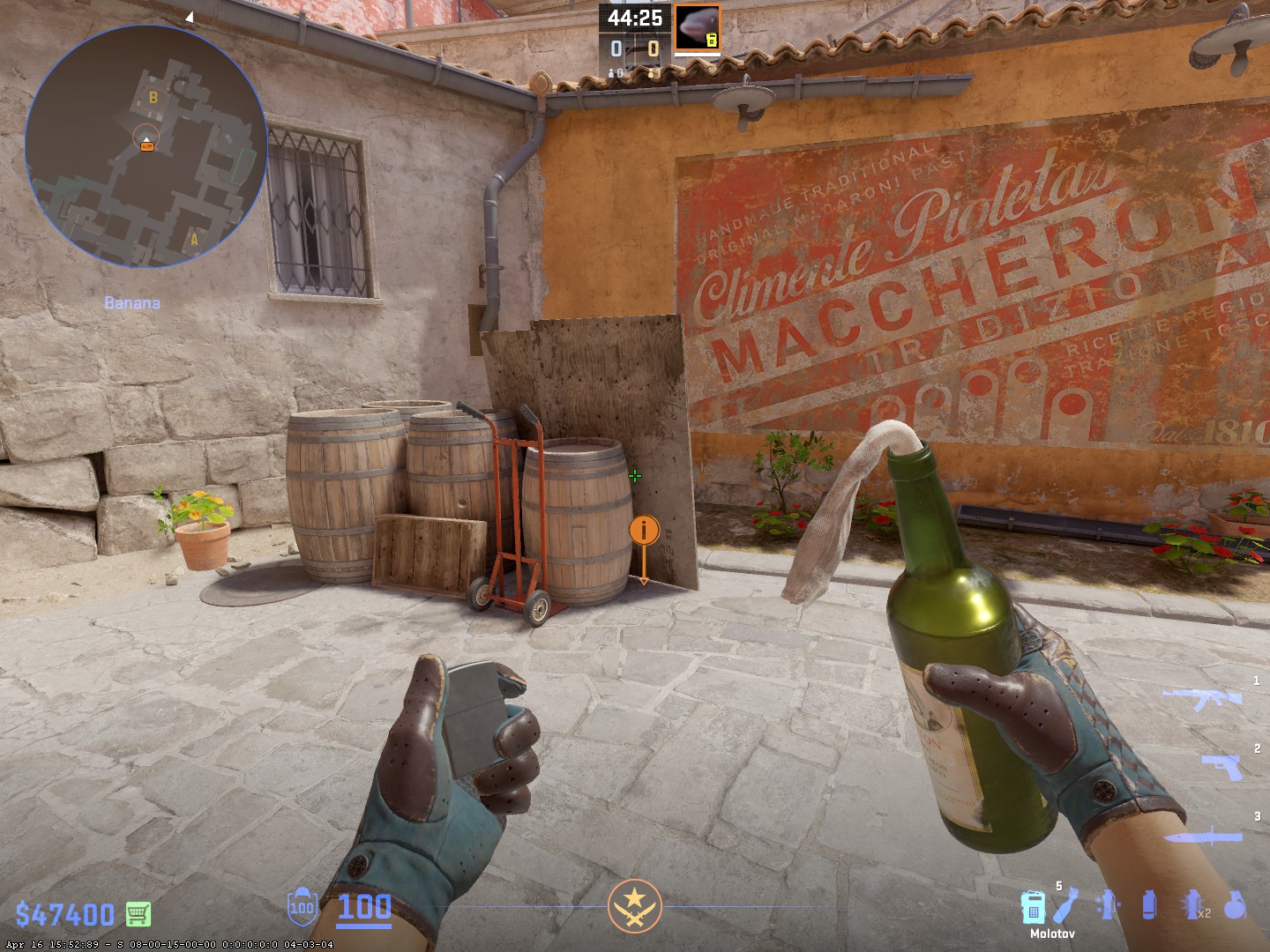Click the orange info marker
1270x952 pixels.
pos(644,531)
